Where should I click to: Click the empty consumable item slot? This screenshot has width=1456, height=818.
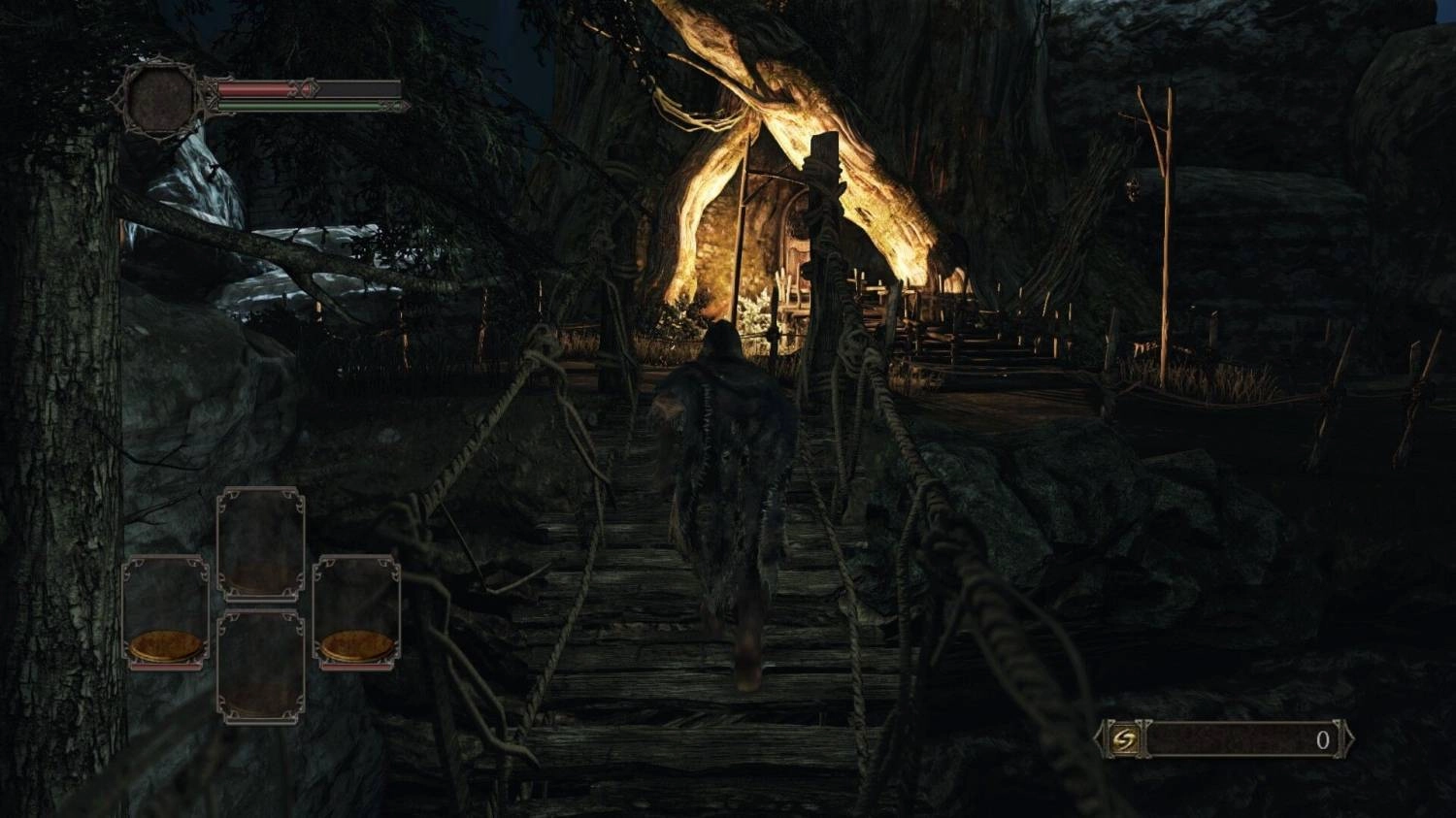(260, 667)
